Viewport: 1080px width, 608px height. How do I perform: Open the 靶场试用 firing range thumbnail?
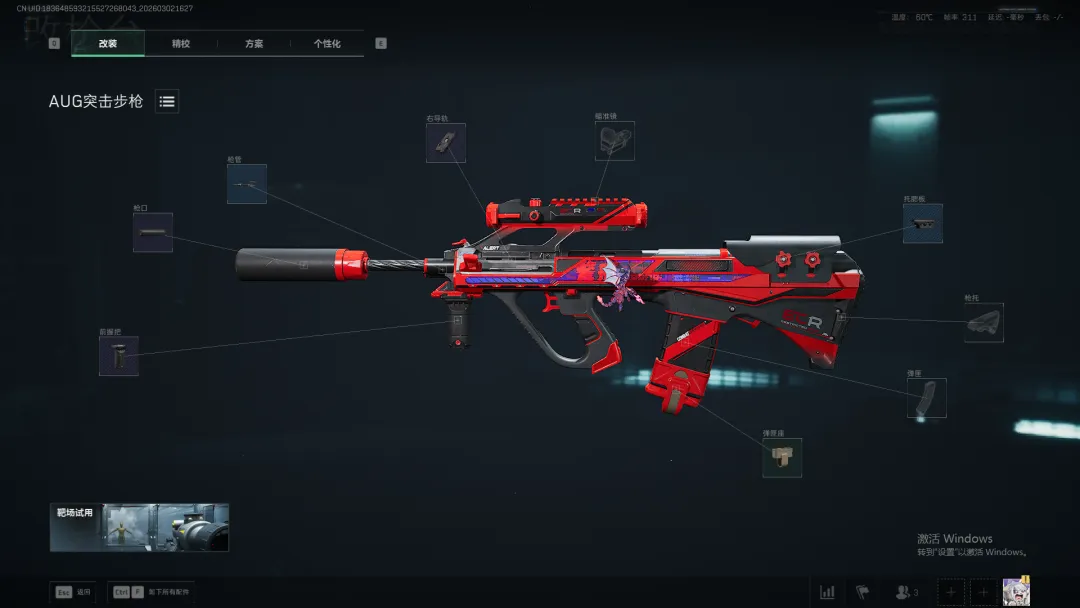(x=140, y=527)
